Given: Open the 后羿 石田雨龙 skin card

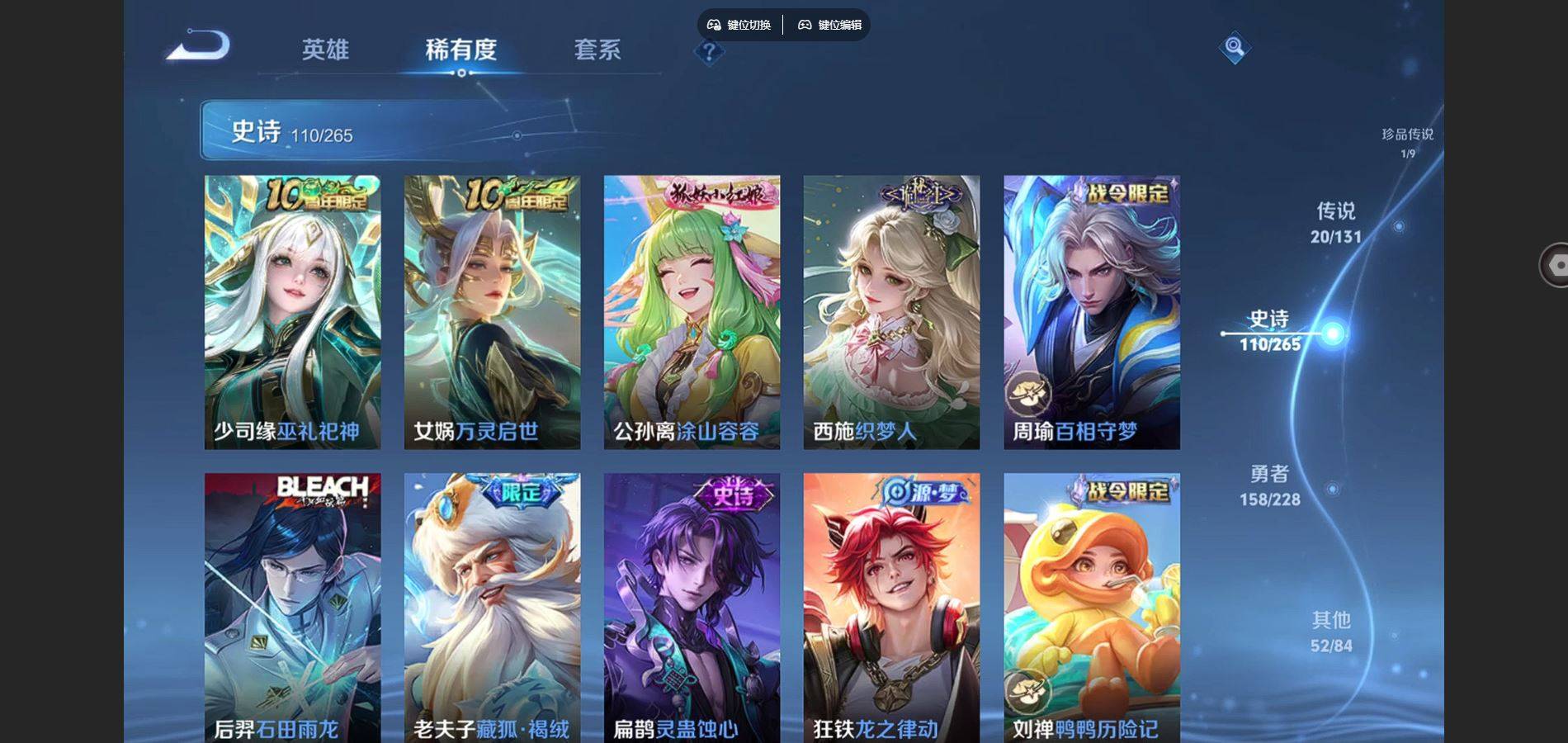Looking at the screenshot, I should click(x=292, y=607).
